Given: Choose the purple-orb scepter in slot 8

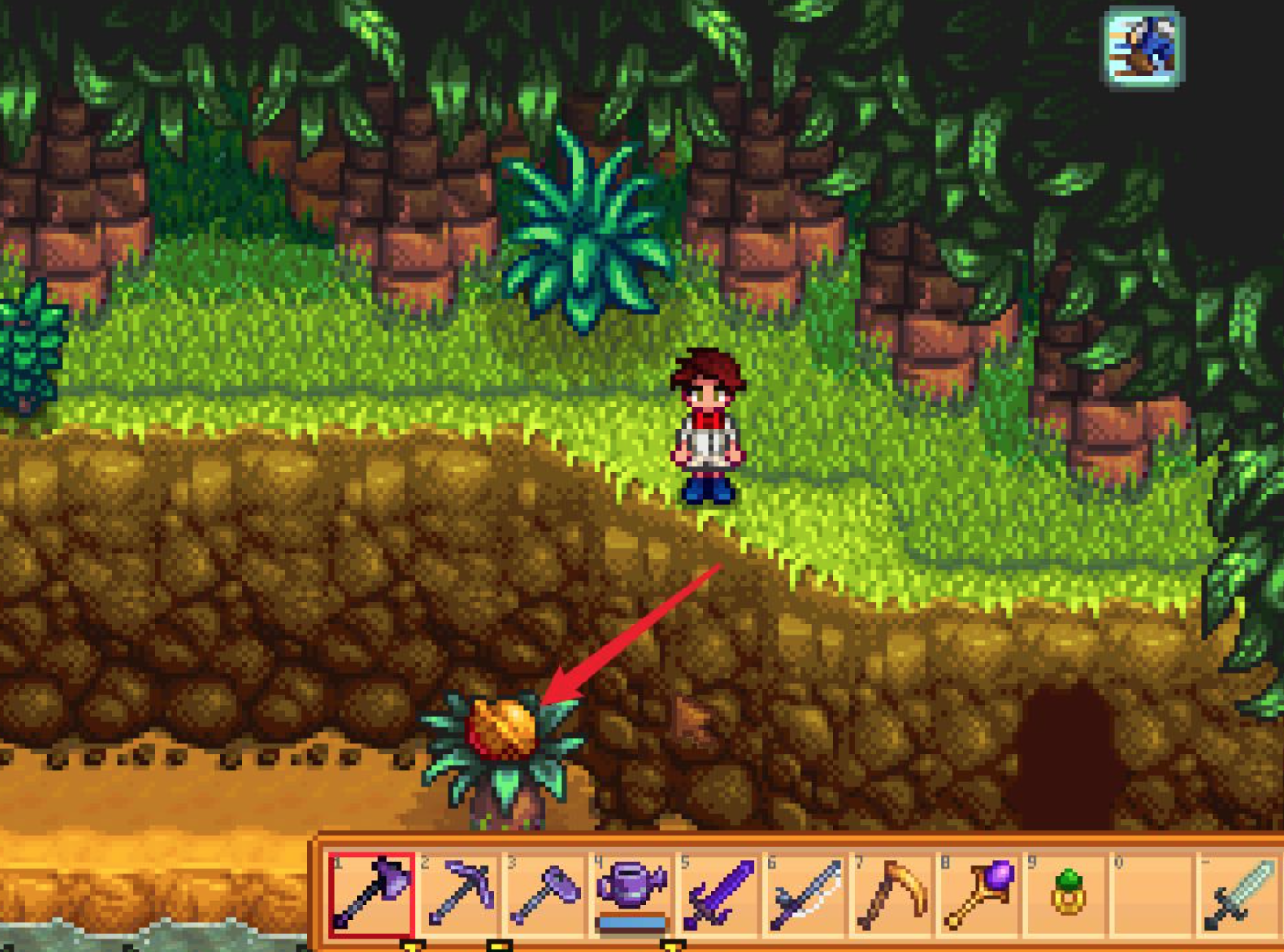Looking at the screenshot, I should (x=979, y=893).
